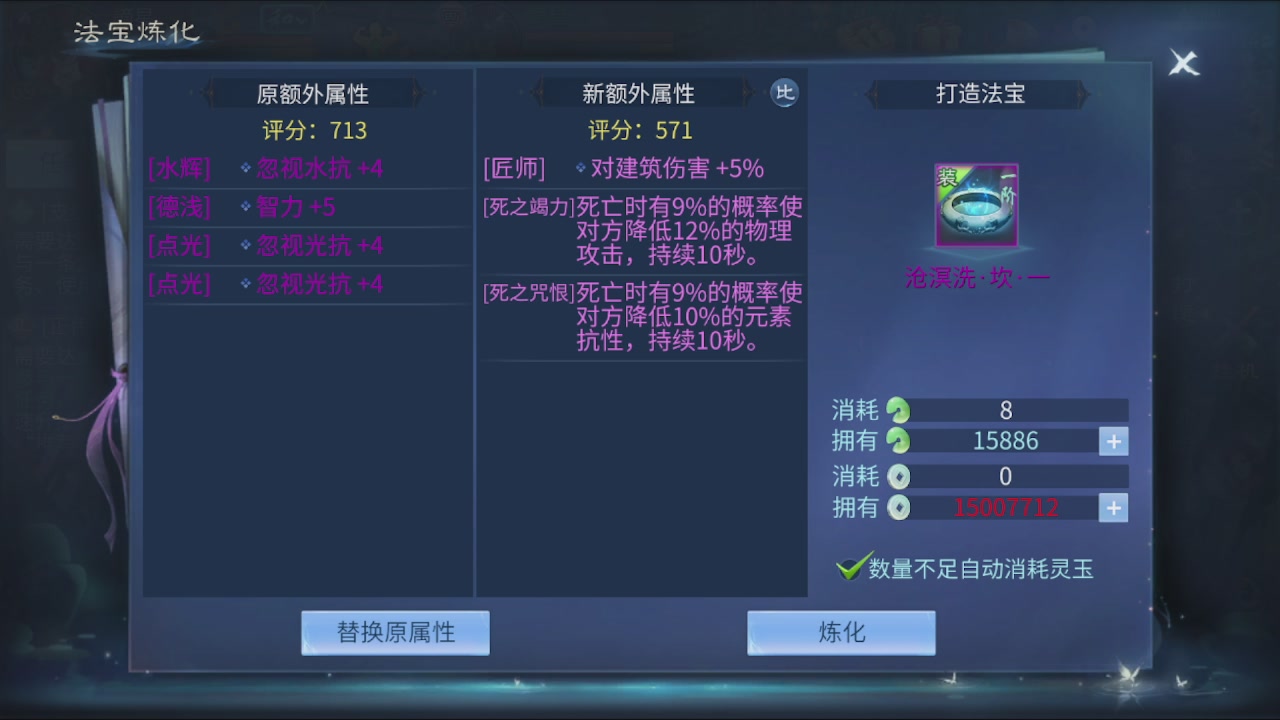1280x720 pixels.
Task: Click the green coin icon beside 拥有 15886
Action: tap(898, 441)
